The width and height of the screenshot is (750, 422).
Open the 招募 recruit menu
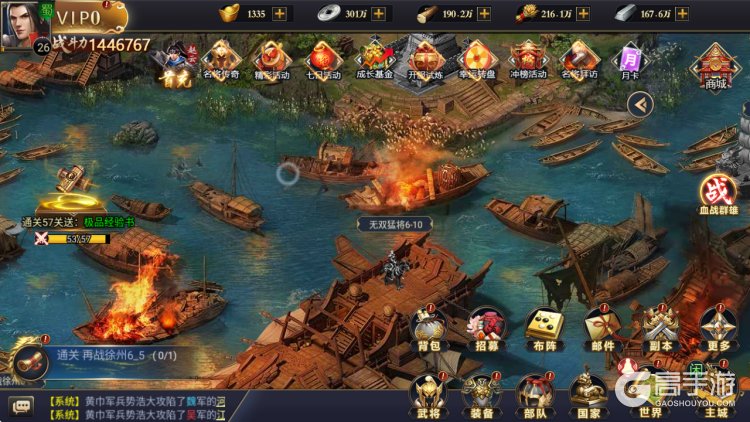488,327
